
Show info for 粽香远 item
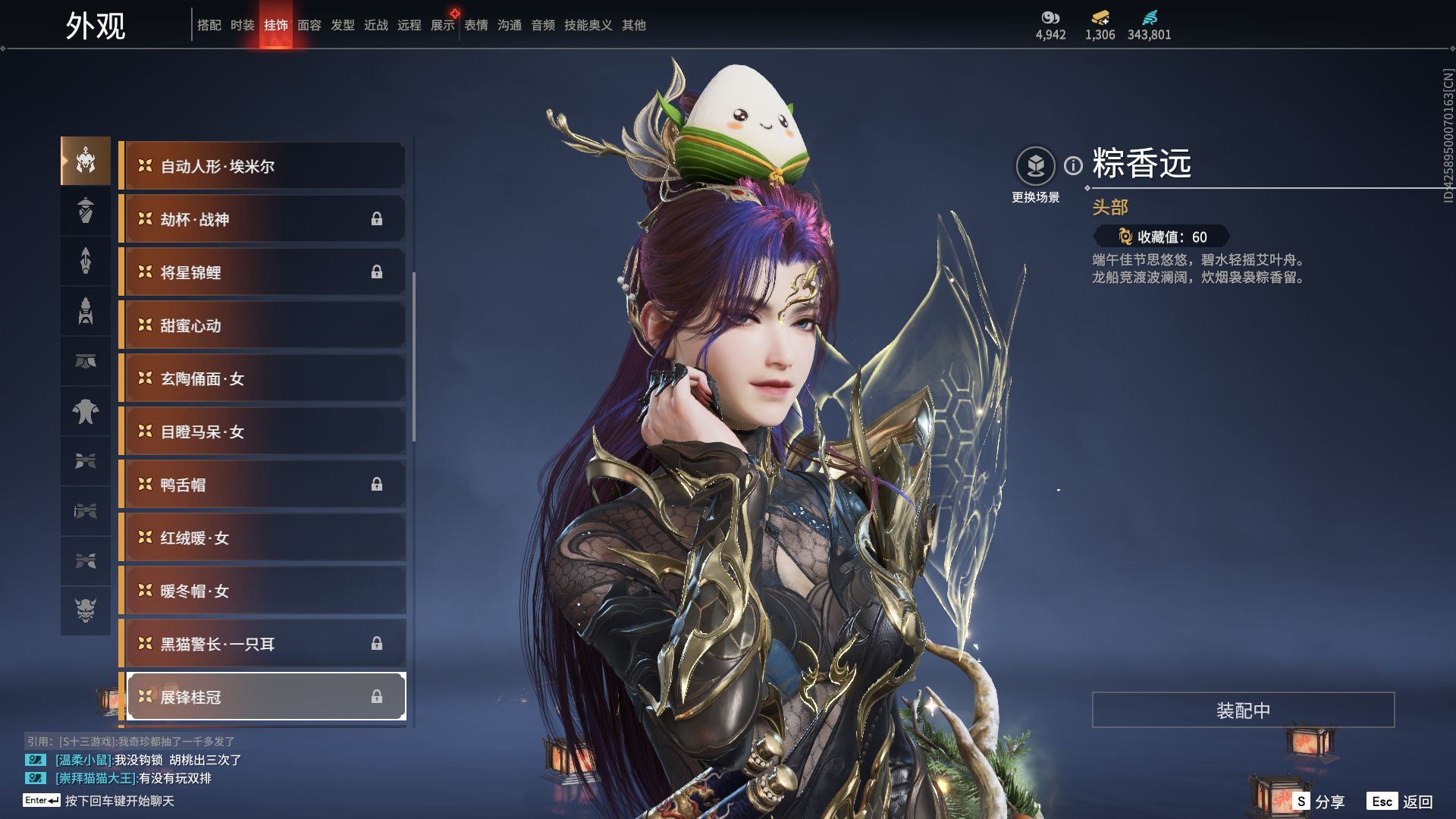[x=1073, y=165]
